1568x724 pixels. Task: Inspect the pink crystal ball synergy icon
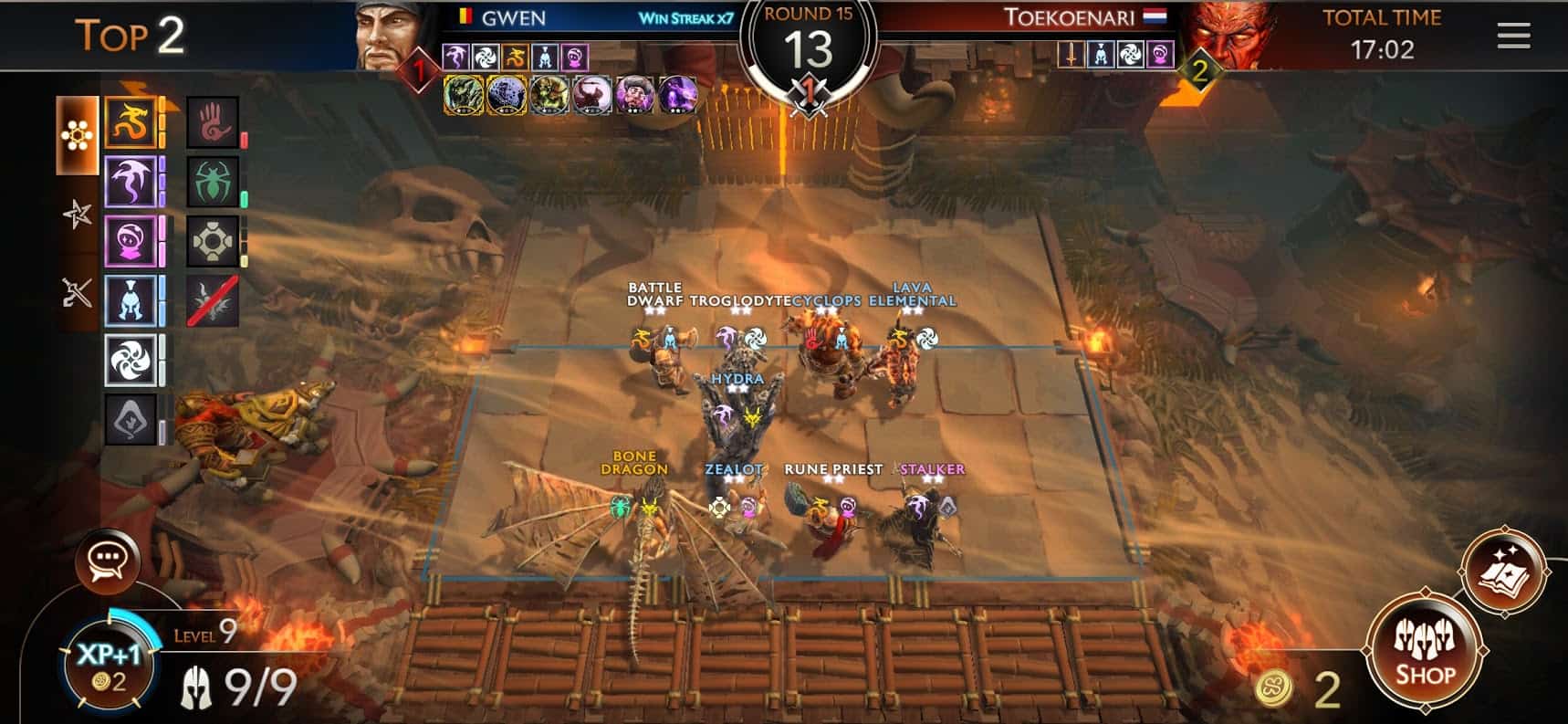coord(131,242)
